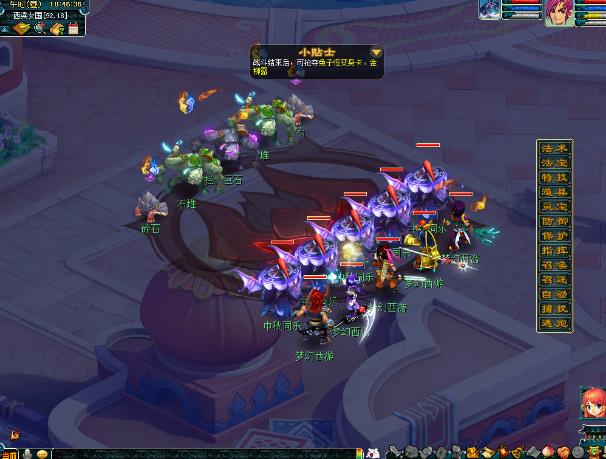Choose 召唤 to summon a pet
606x459 pixels.
[x=554, y=265]
